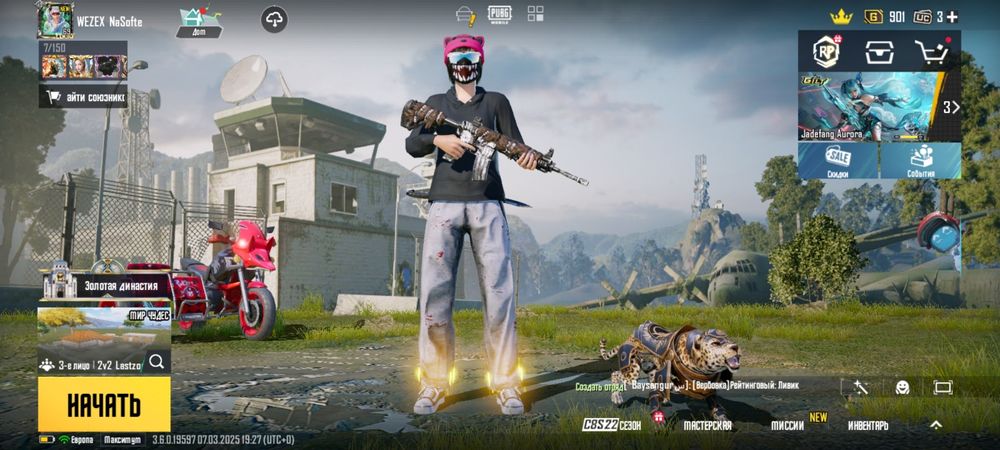The height and width of the screenshot is (450, 1000).
Task: Start the match with the НАЧАТЬ button
Action: click(x=104, y=404)
